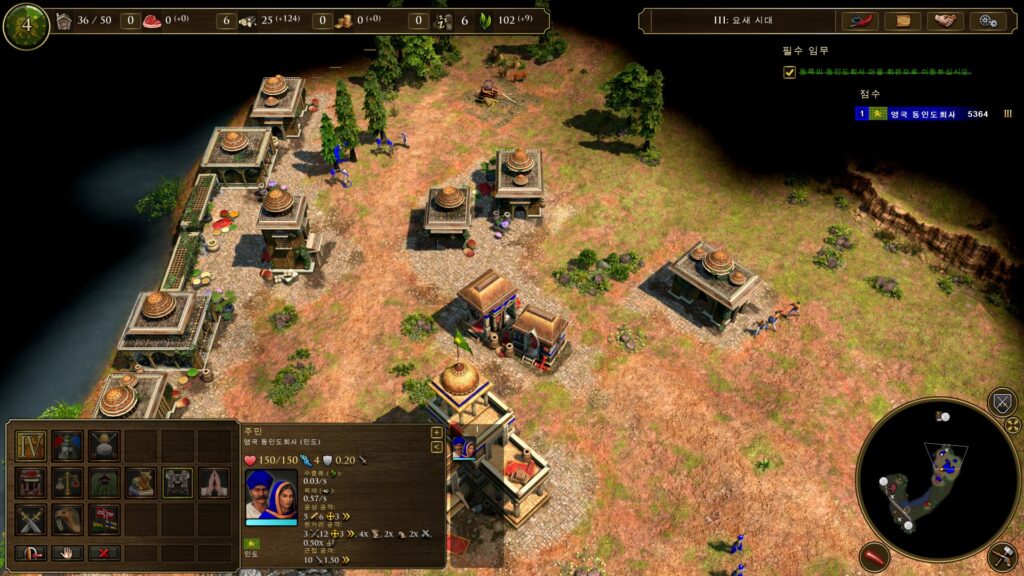
Task: Expand unit info with the plus button
Action: pyautogui.click(x=437, y=433)
